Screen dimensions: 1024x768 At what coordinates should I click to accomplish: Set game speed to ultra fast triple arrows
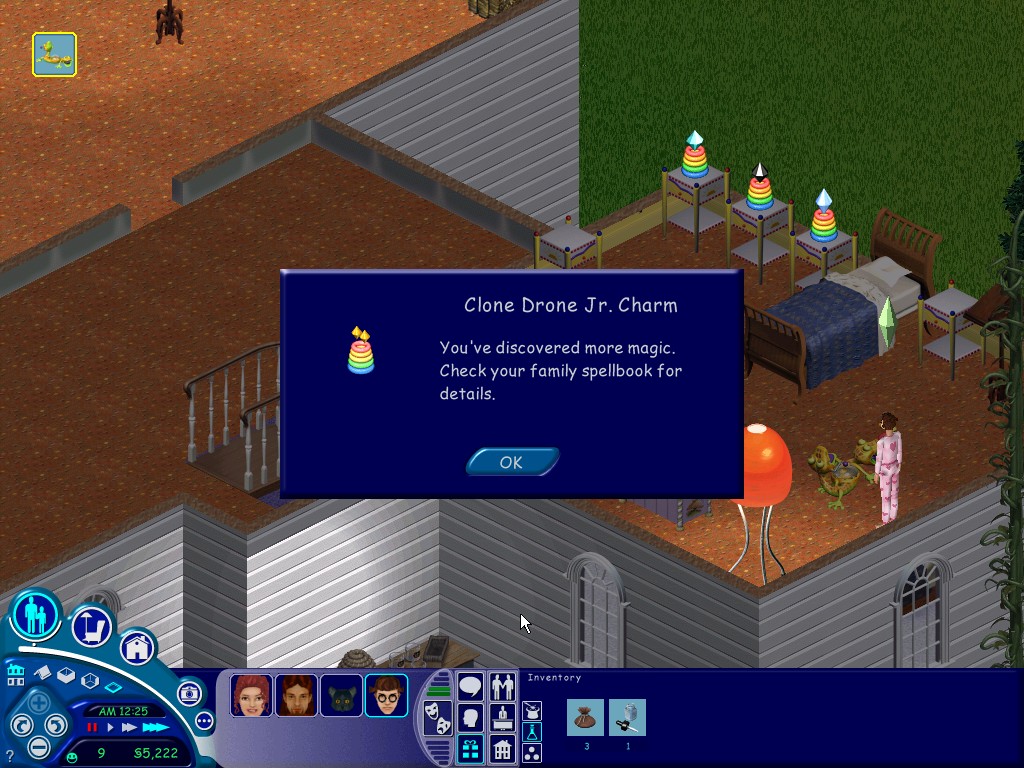(155, 727)
